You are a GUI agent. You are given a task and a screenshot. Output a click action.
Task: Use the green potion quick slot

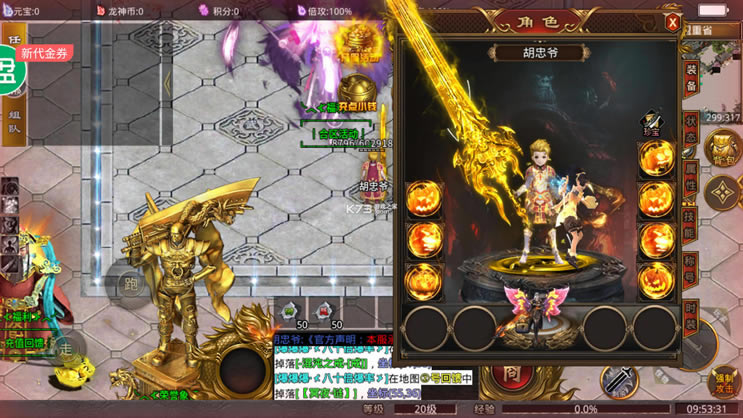pos(290,311)
